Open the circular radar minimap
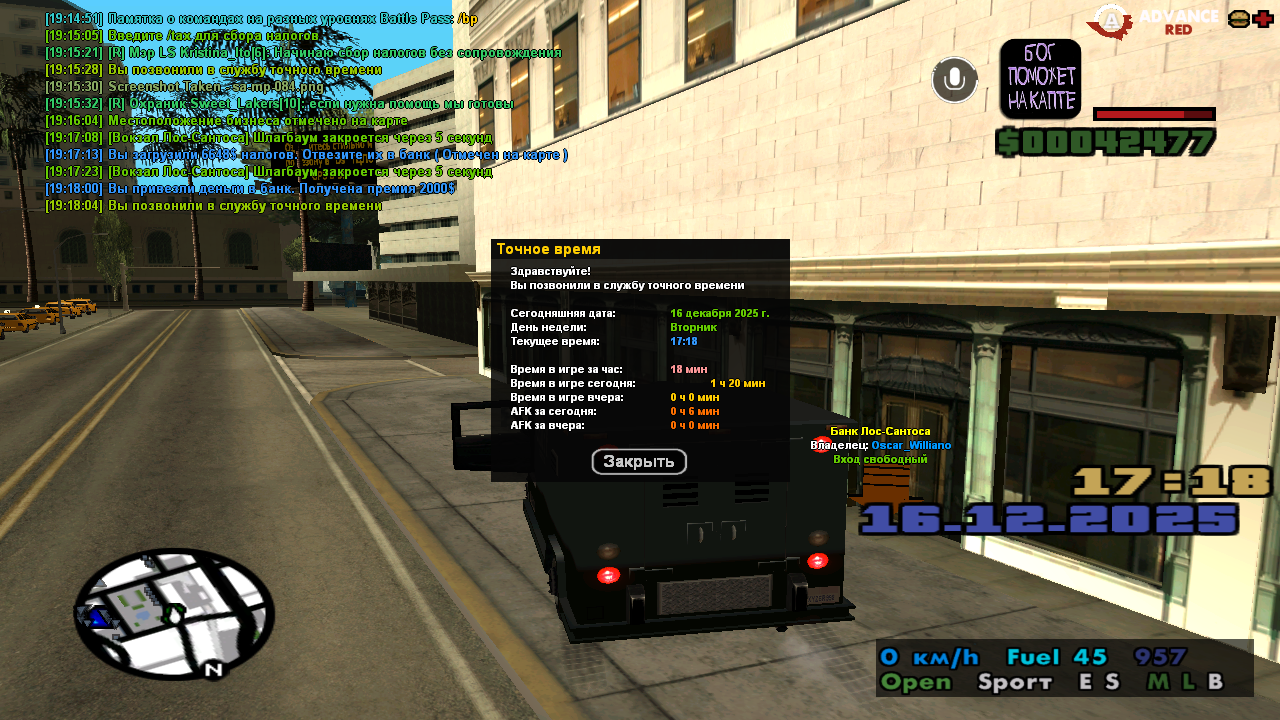This screenshot has height=720, width=1280. coord(174,613)
